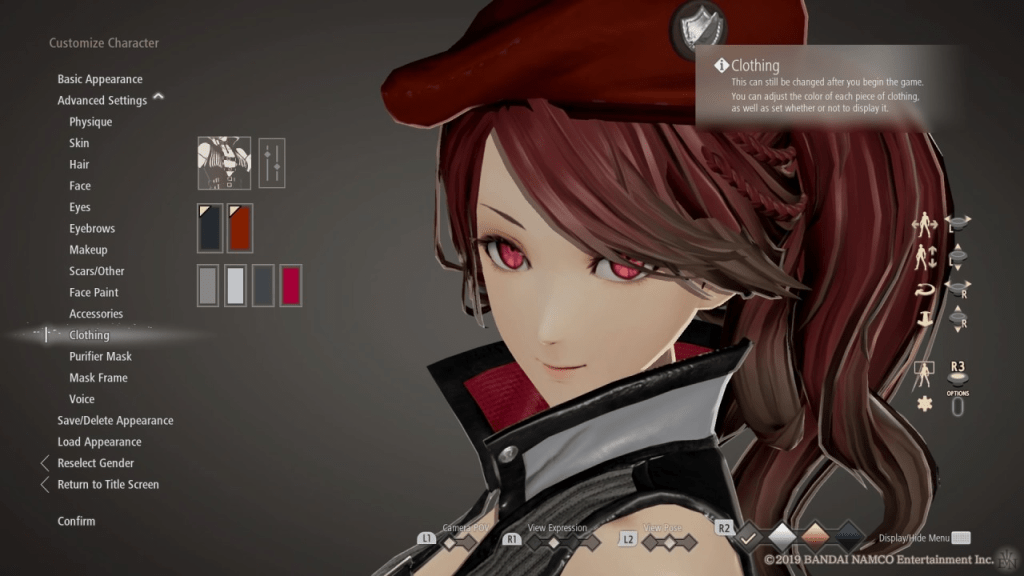Select the outfit preview thumbnail

[223, 163]
